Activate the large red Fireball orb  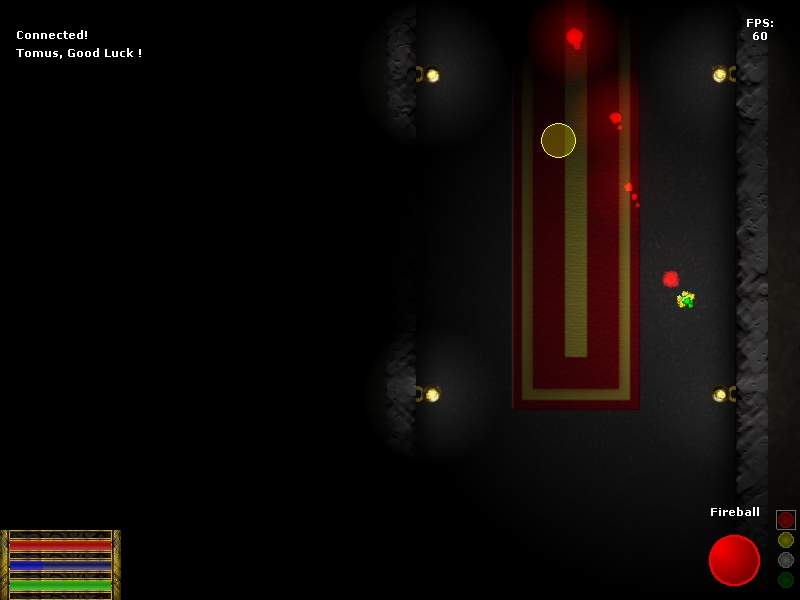click(x=734, y=560)
